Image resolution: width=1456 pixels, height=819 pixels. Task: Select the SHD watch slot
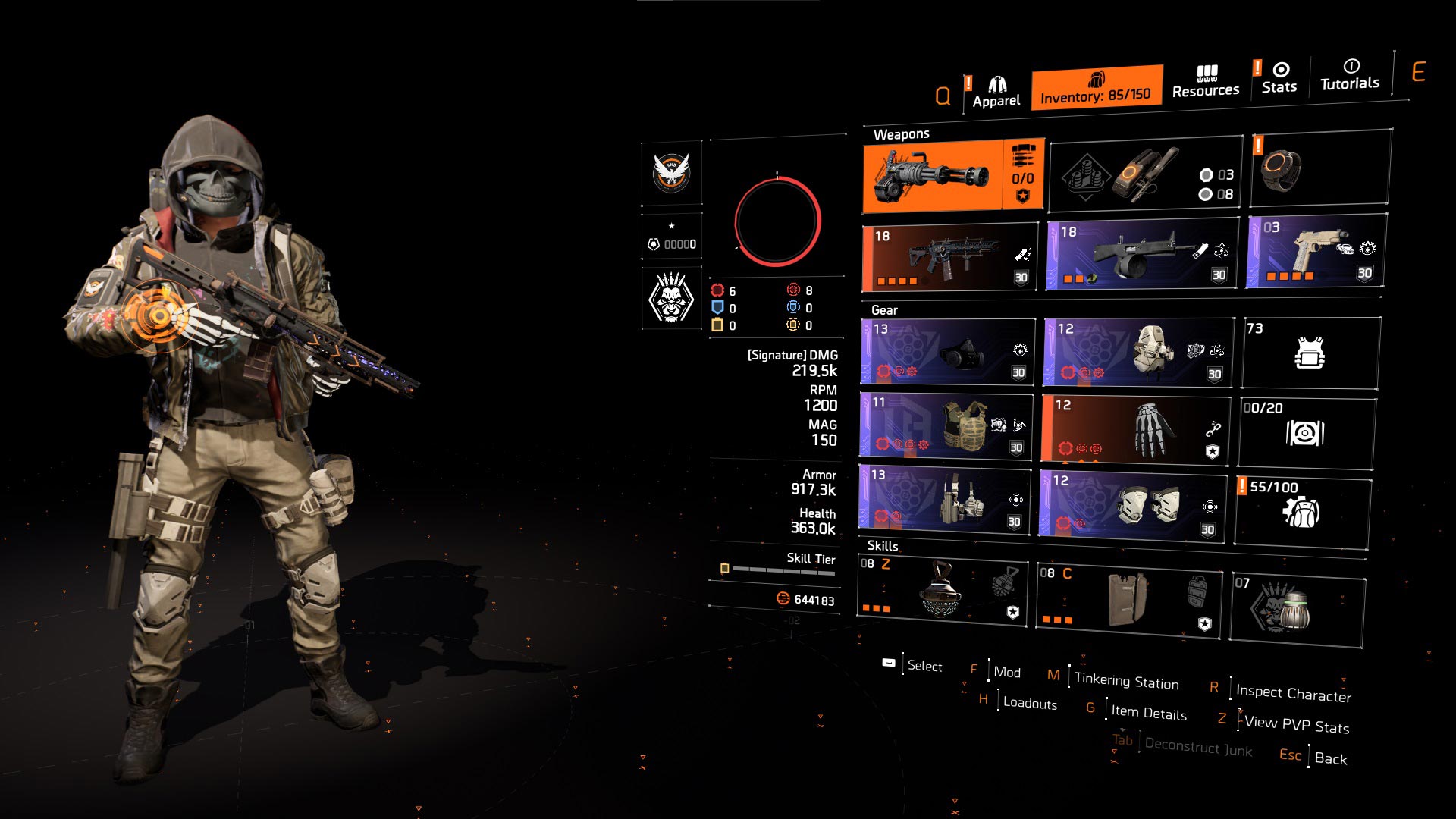pyautogui.click(x=1319, y=176)
